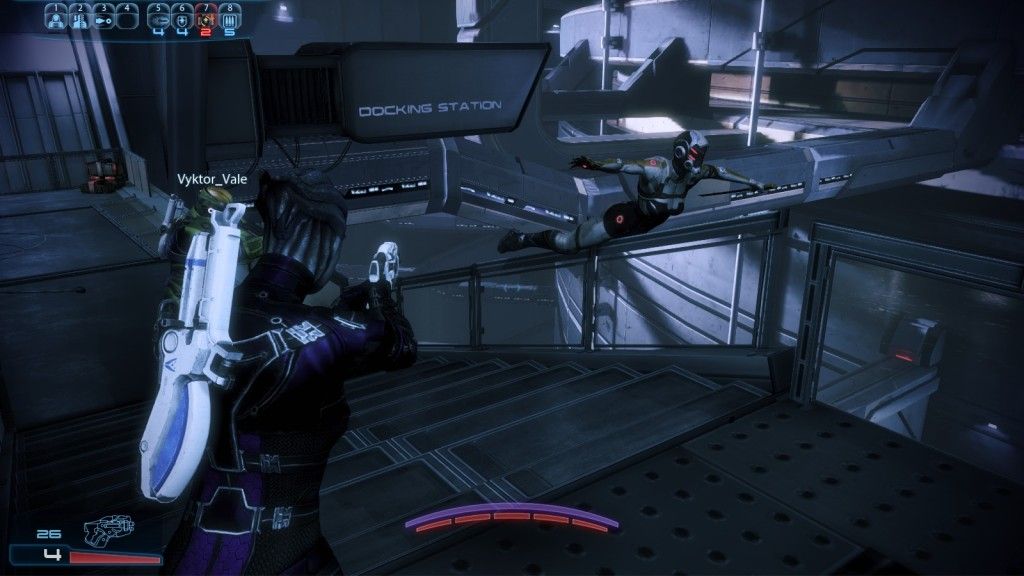Activate the power in hotbar slot 1
Image resolution: width=1024 pixels, height=576 pixels.
pyautogui.click(x=55, y=18)
